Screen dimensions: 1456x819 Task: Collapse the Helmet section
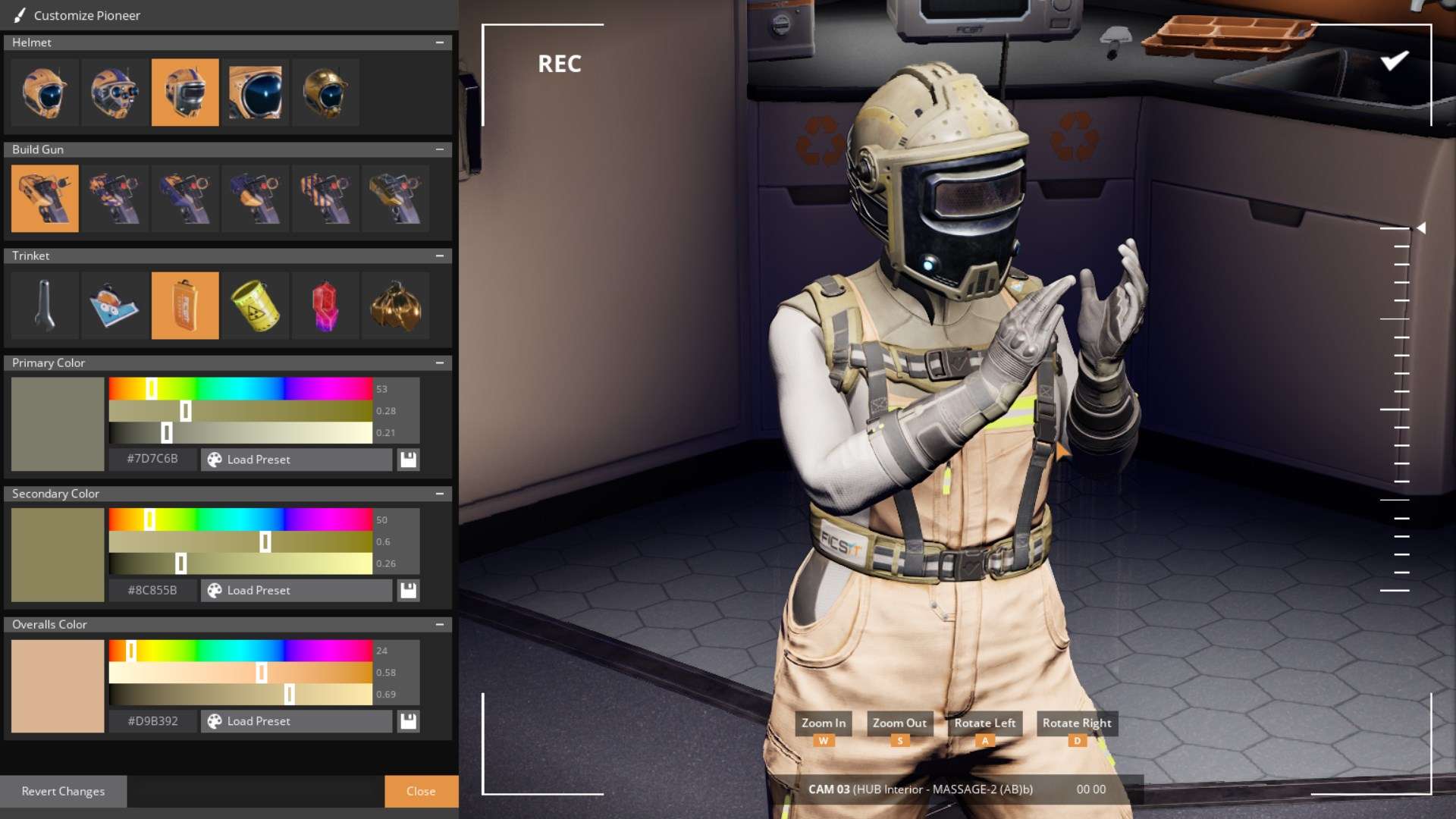pos(440,42)
